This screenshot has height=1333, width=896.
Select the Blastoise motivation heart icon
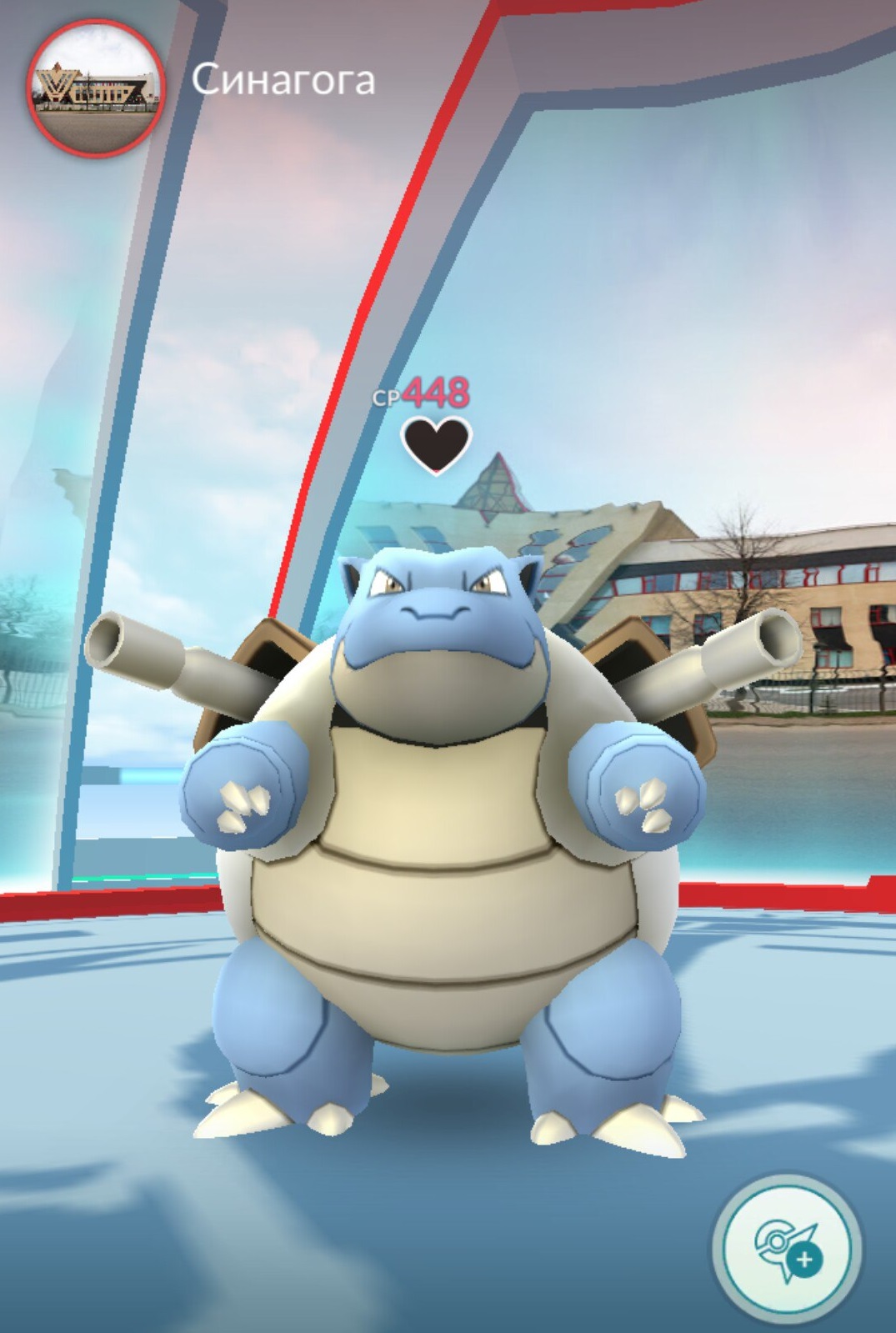(436, 444)
